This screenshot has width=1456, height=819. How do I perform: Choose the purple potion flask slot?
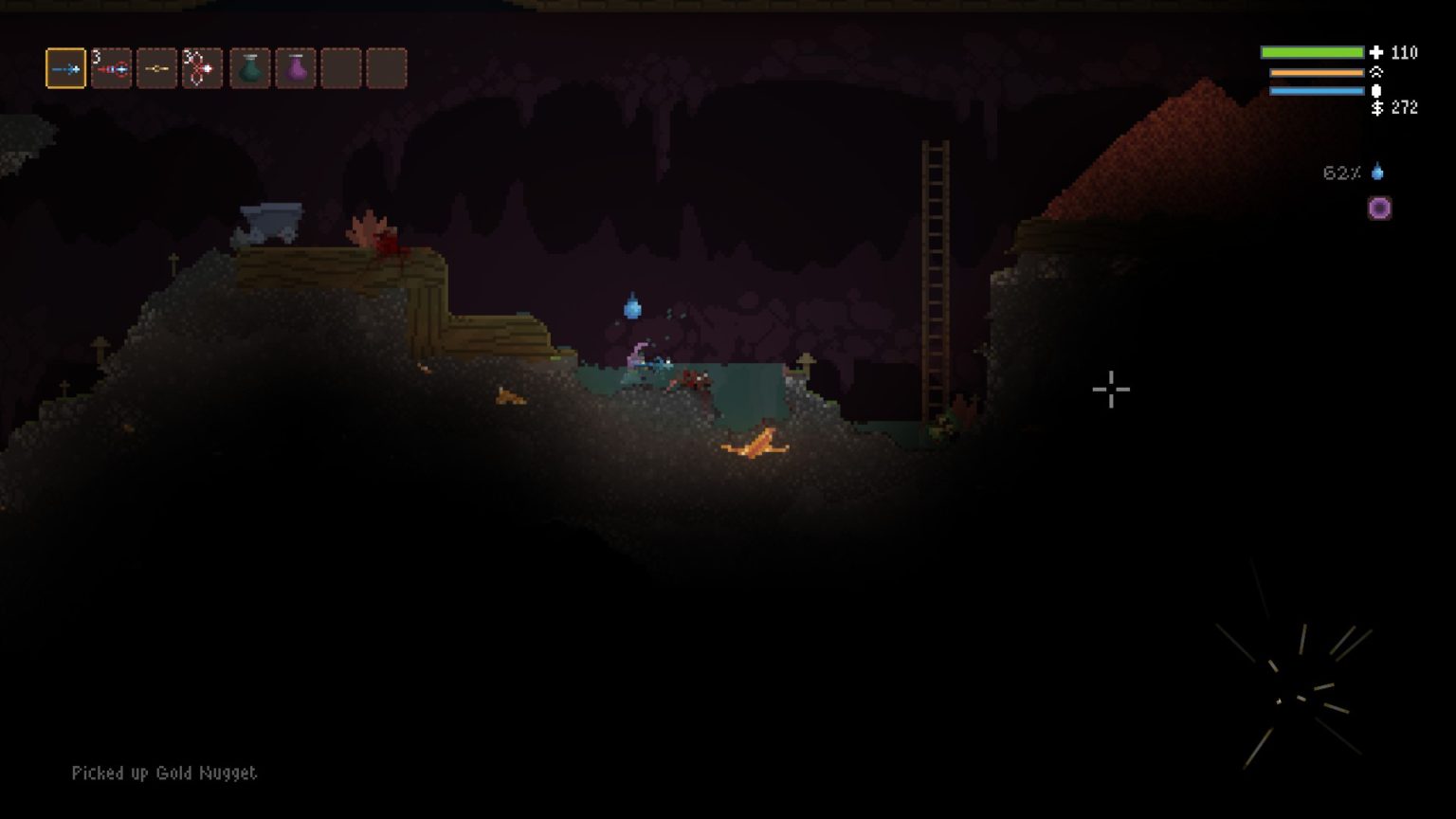pos(296,68)
